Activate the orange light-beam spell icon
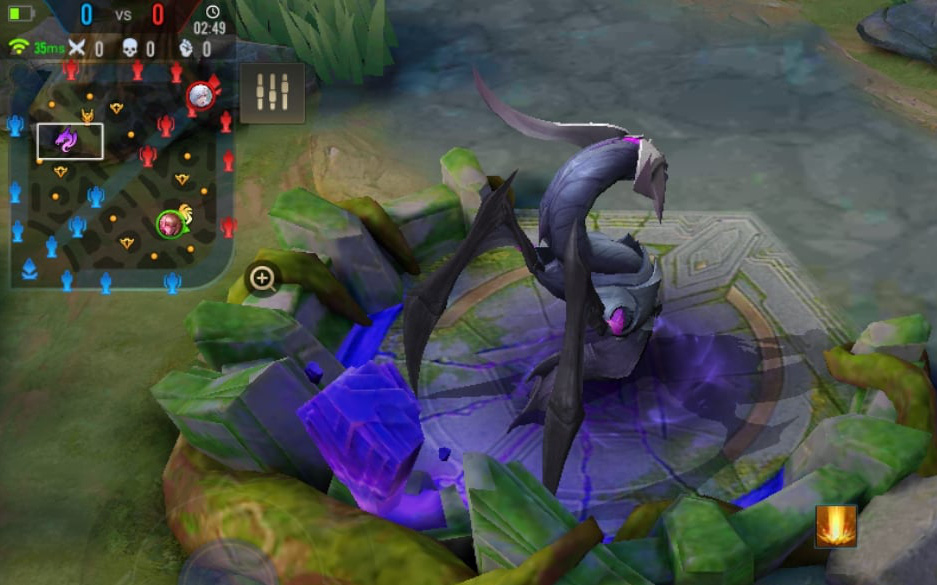The image size is (937, 585). 835,526
